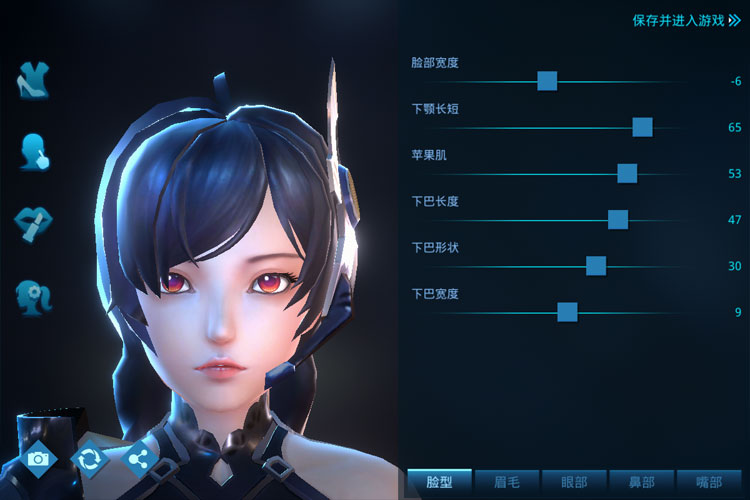Screen dimensions: 750x500
Task: Tap the share icon button
Action: (140, 458)
